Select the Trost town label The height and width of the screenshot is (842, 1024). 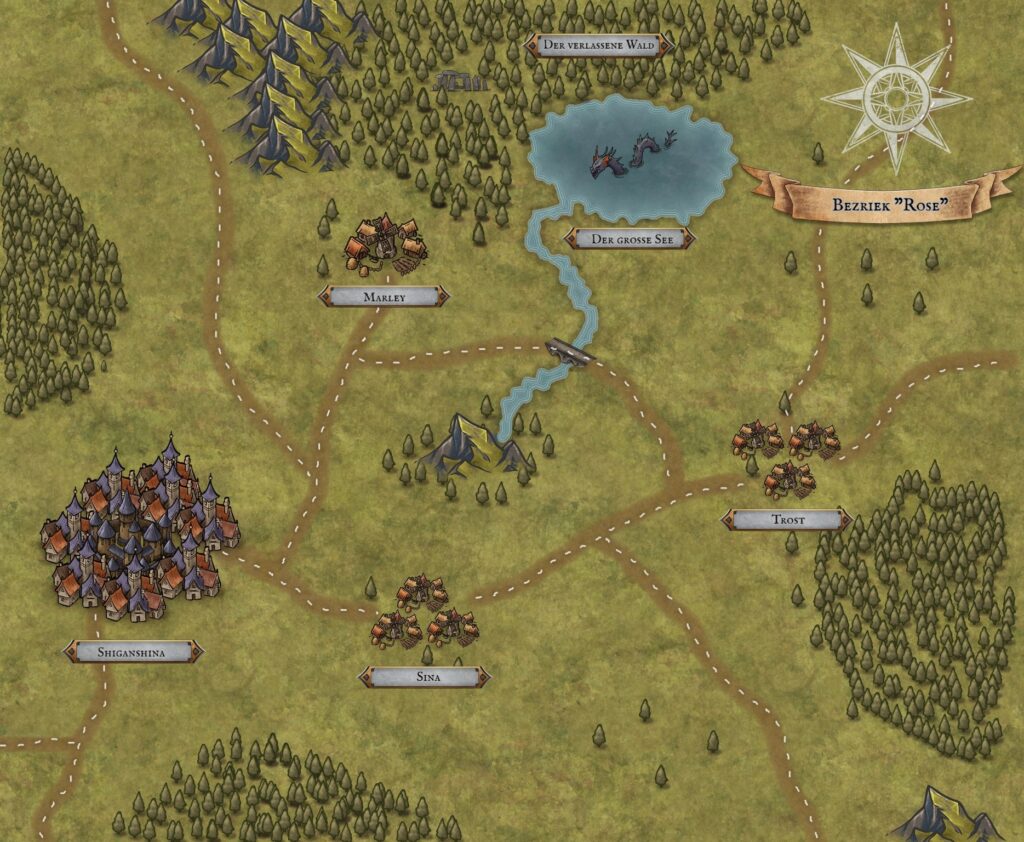pyautogui.click(x=786, y=520)
